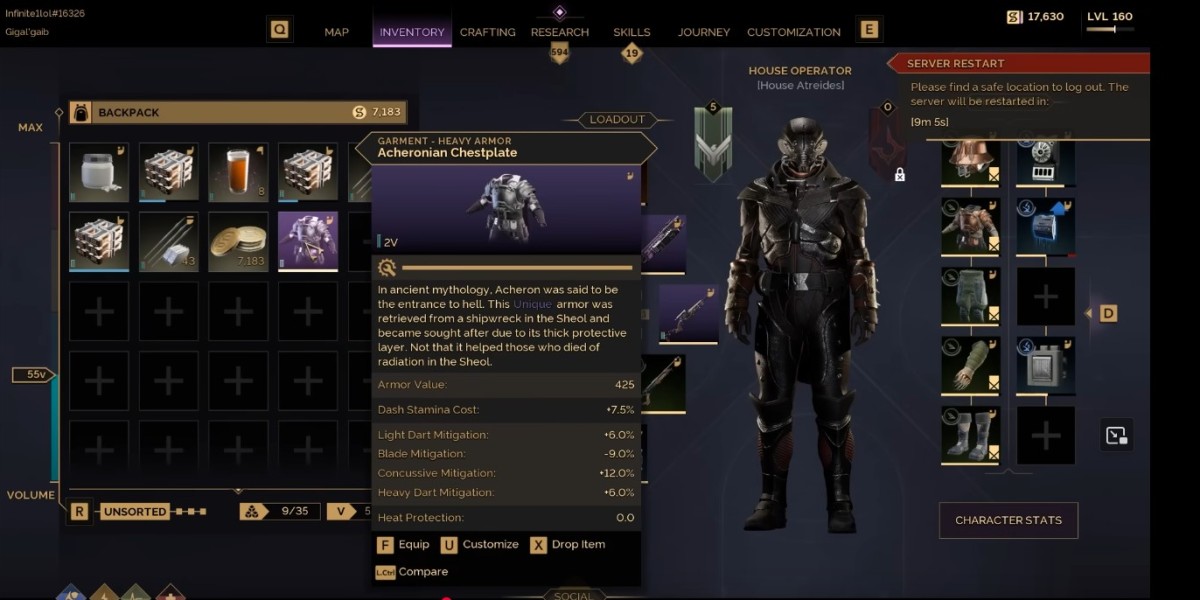Screen dimensions: 1200x600
Task: Open the Map tab
Action: pos(337,32)
